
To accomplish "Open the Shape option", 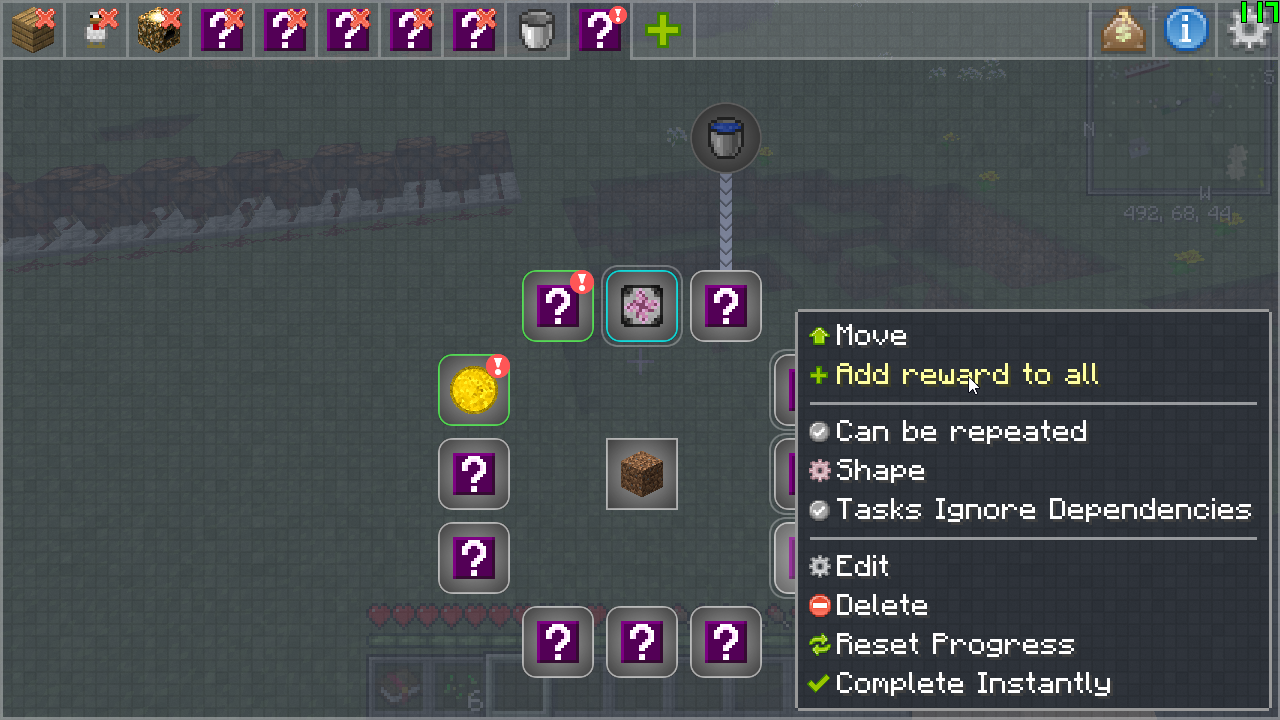I will pyautogui.click(x=879, y=471).
